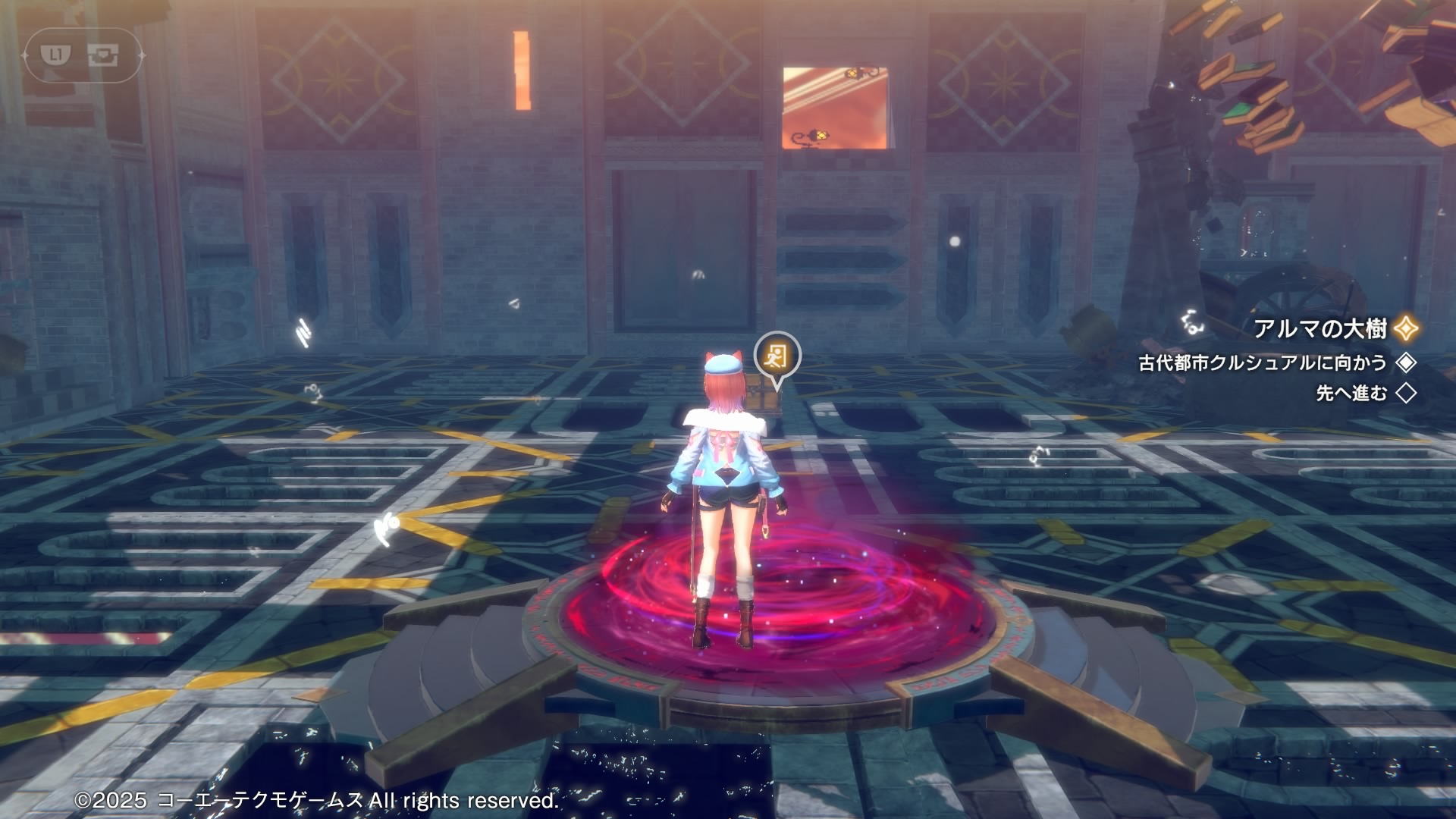Open photo mode via the camera icon

[x=102, y=55]
